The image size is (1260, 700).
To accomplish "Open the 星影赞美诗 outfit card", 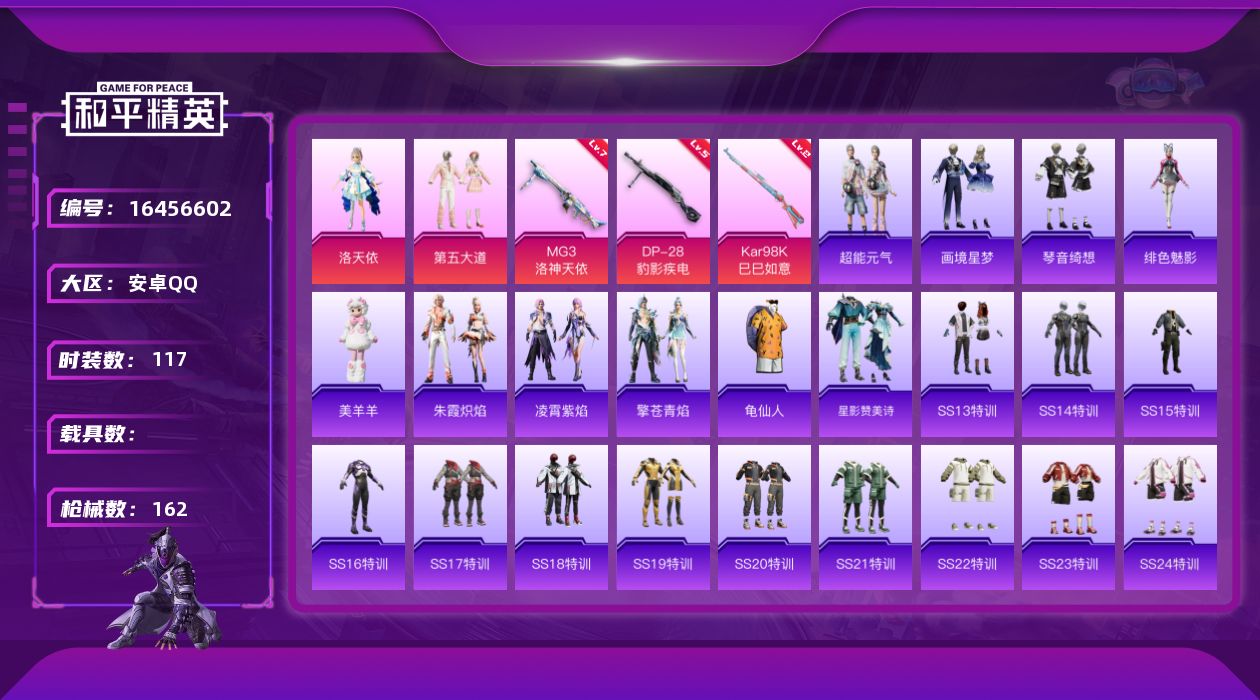I will point(865,364).
